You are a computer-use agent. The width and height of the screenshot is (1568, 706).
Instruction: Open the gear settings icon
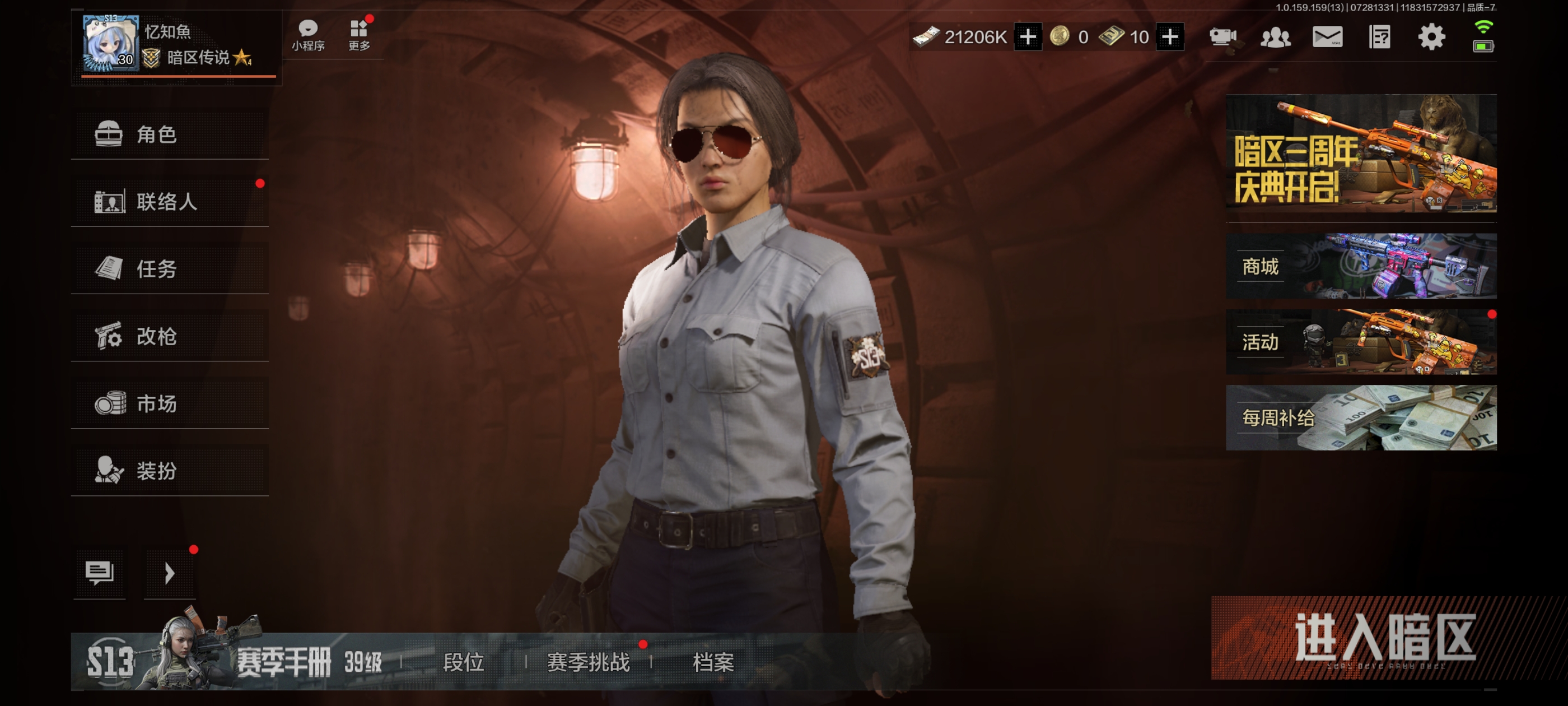point(1431,37)
